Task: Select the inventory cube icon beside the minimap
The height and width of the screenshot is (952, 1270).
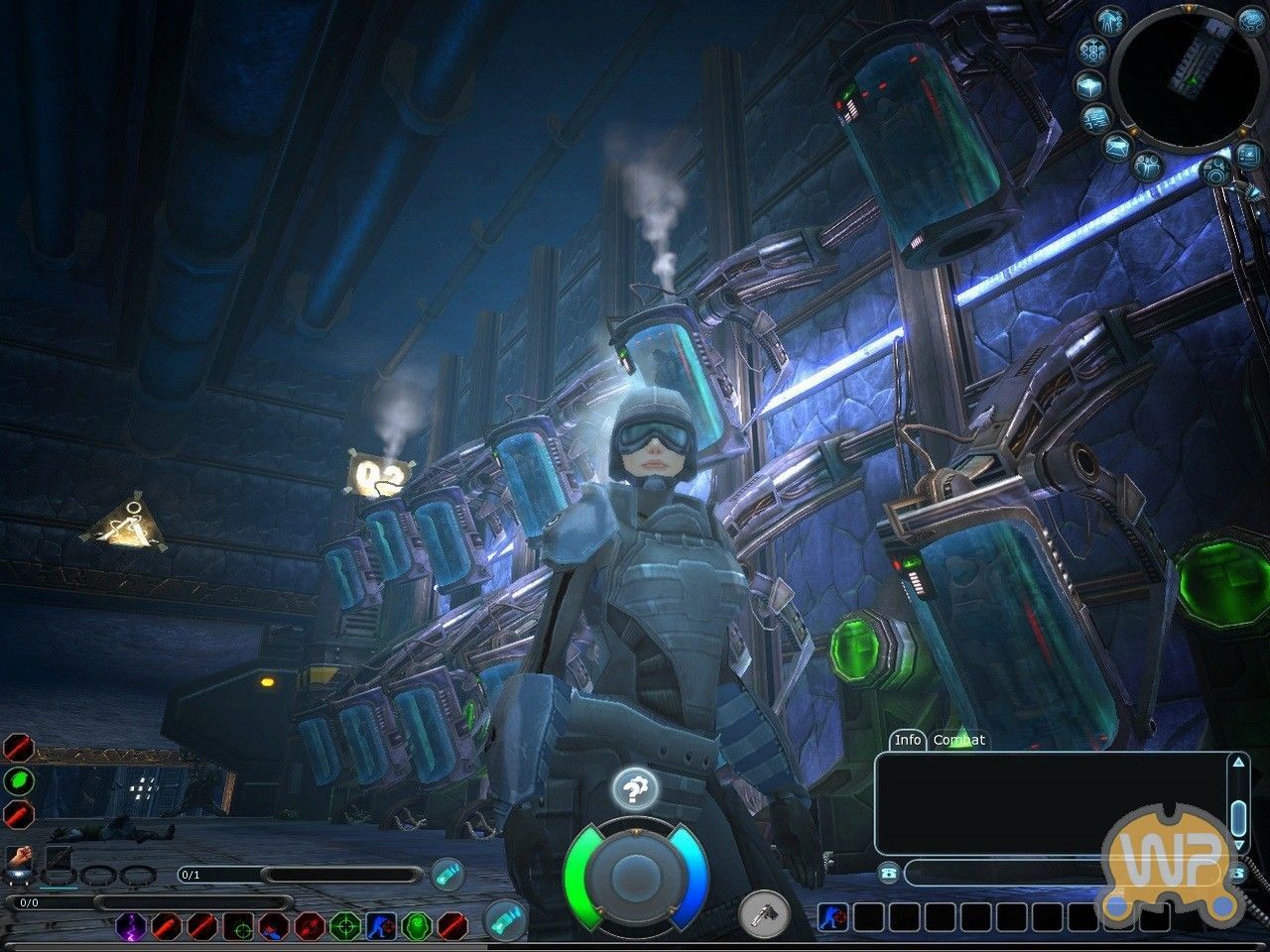Action: [1088, 86]
